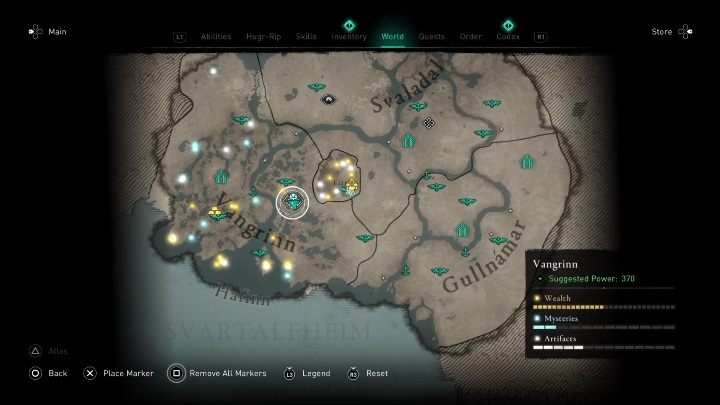Switch to the Abilities tab
The image size is (720, 405).
click(x=216, y=36)
